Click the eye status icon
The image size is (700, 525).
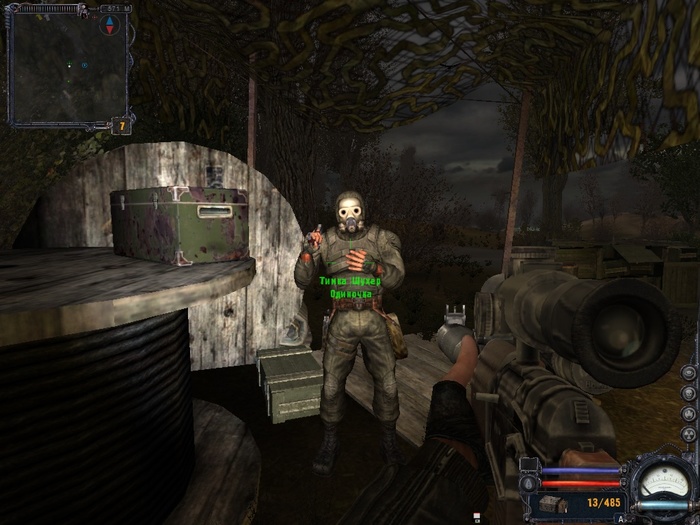[689, 373]
